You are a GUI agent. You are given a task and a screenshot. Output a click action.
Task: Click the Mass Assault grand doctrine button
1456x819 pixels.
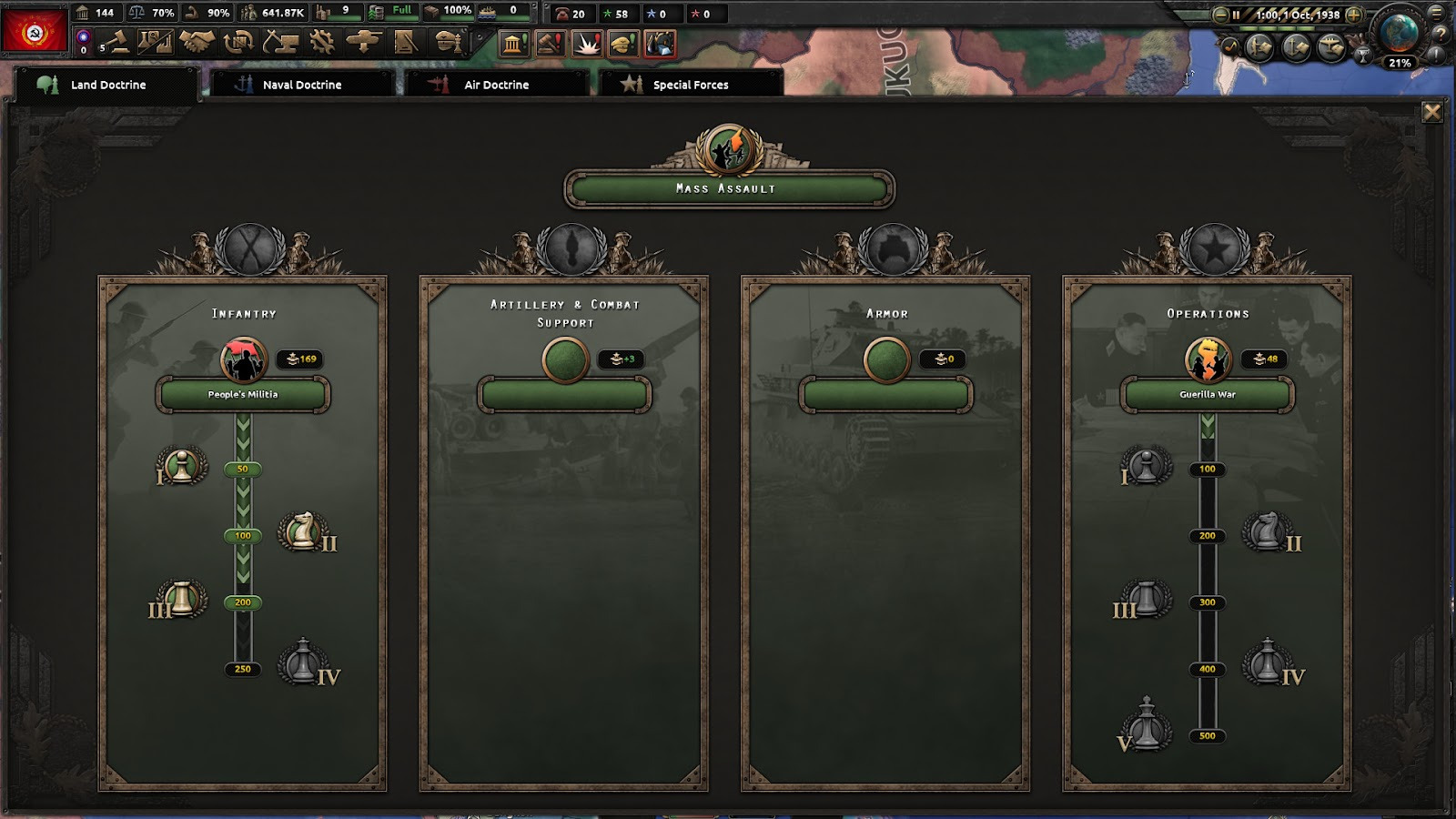(728, 188)
